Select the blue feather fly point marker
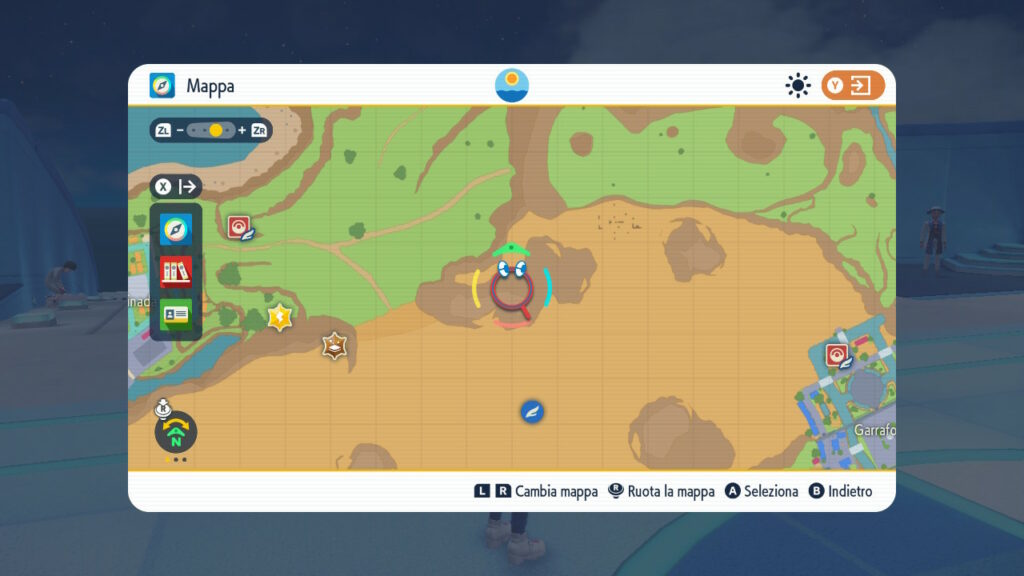Image resolution: width=1024 pixels, height=576 pixels. pos(532,411)
